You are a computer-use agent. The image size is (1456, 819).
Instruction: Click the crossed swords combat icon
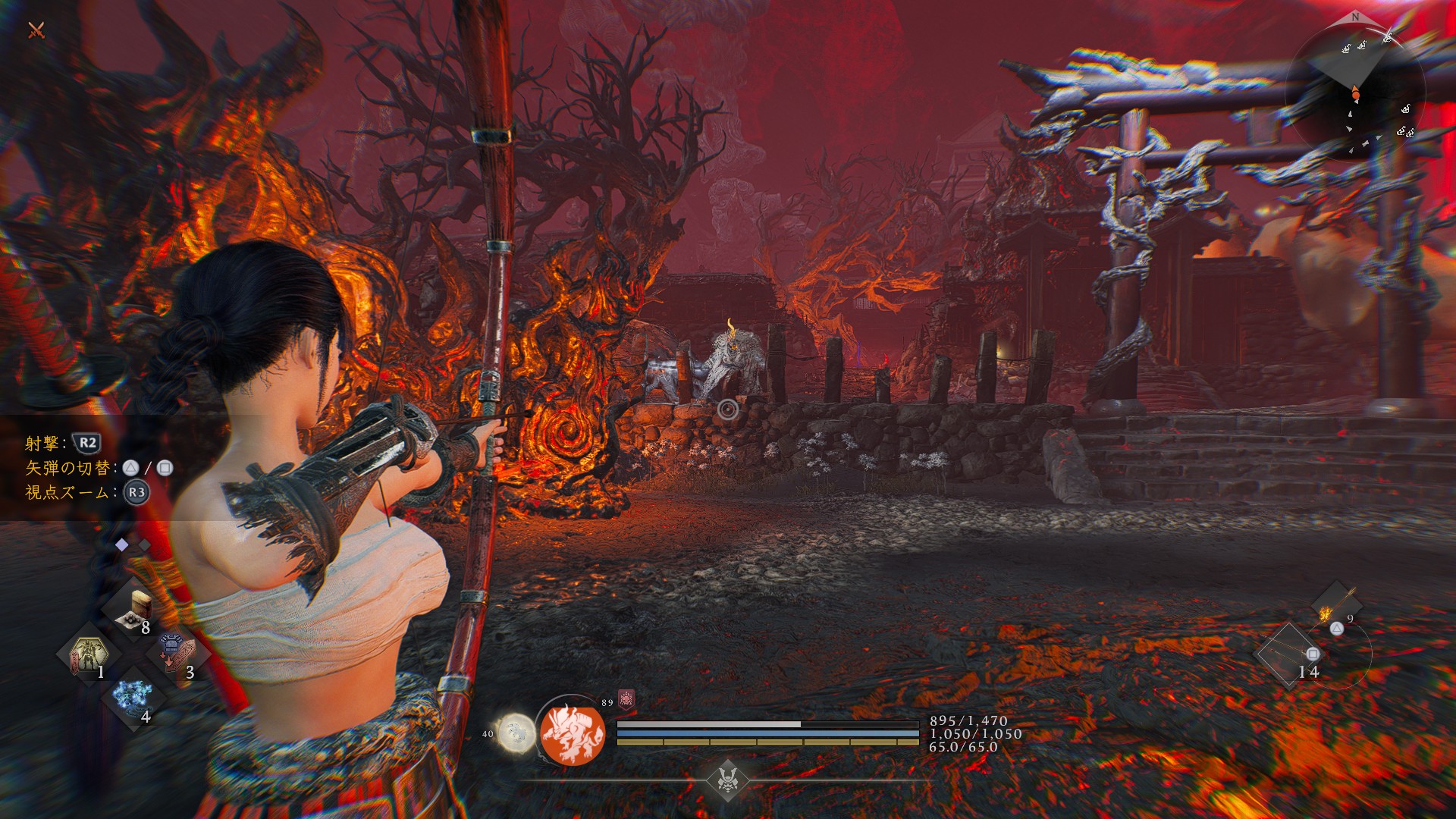(x=36, y=30)
